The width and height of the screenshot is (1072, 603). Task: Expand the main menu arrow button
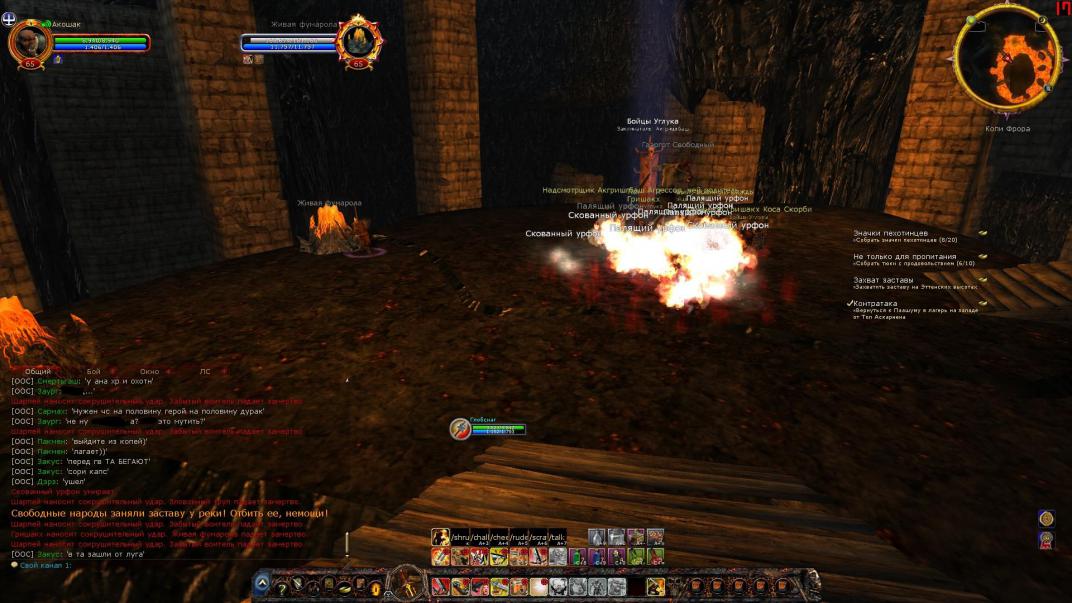262,584
